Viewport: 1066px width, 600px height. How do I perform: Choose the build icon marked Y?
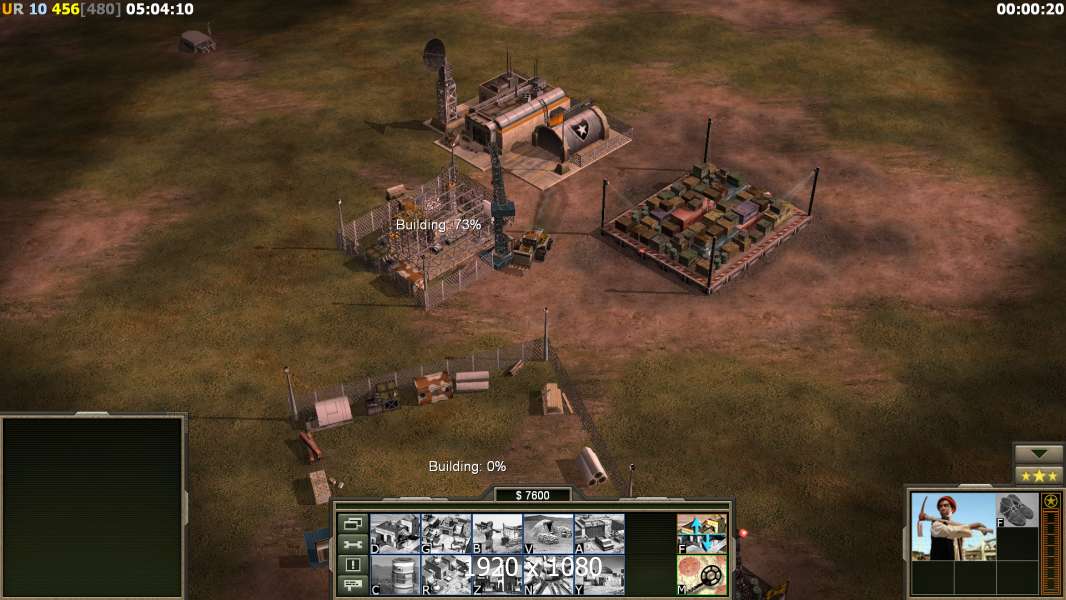point(599,574)
